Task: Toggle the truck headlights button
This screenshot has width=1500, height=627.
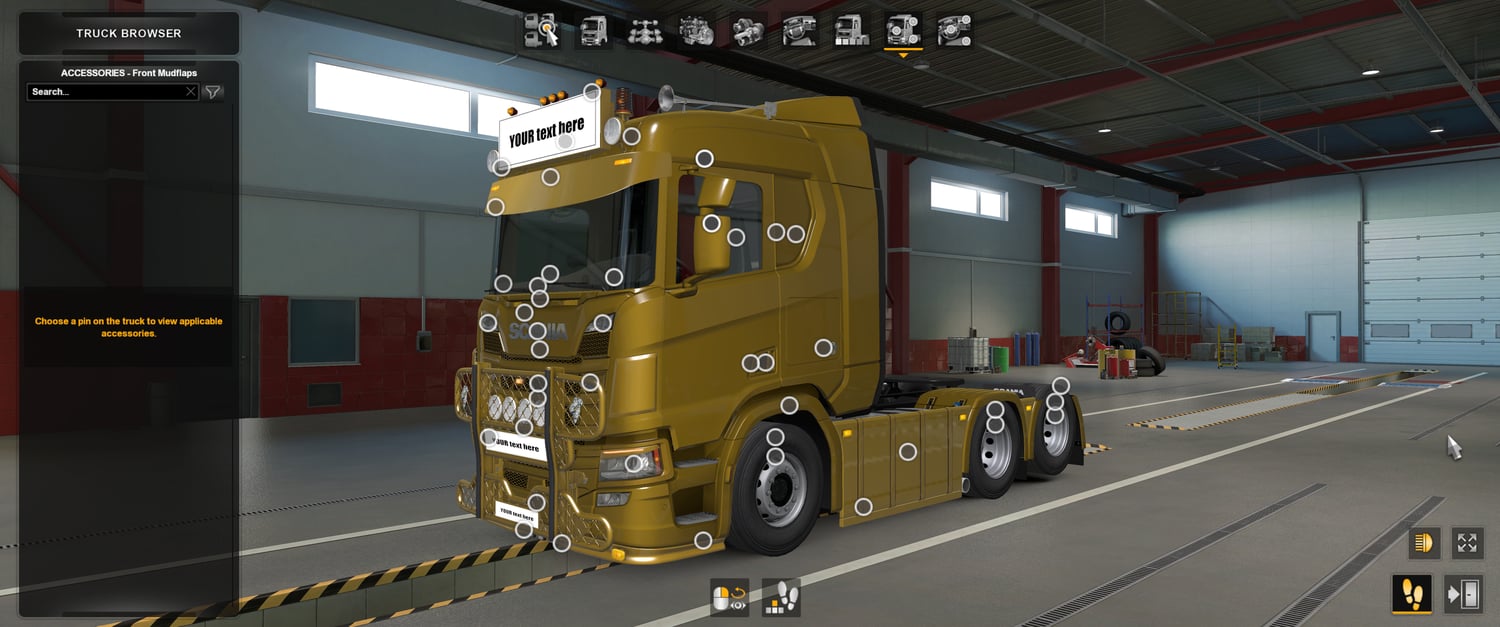Action: [x=1424, y=543]
